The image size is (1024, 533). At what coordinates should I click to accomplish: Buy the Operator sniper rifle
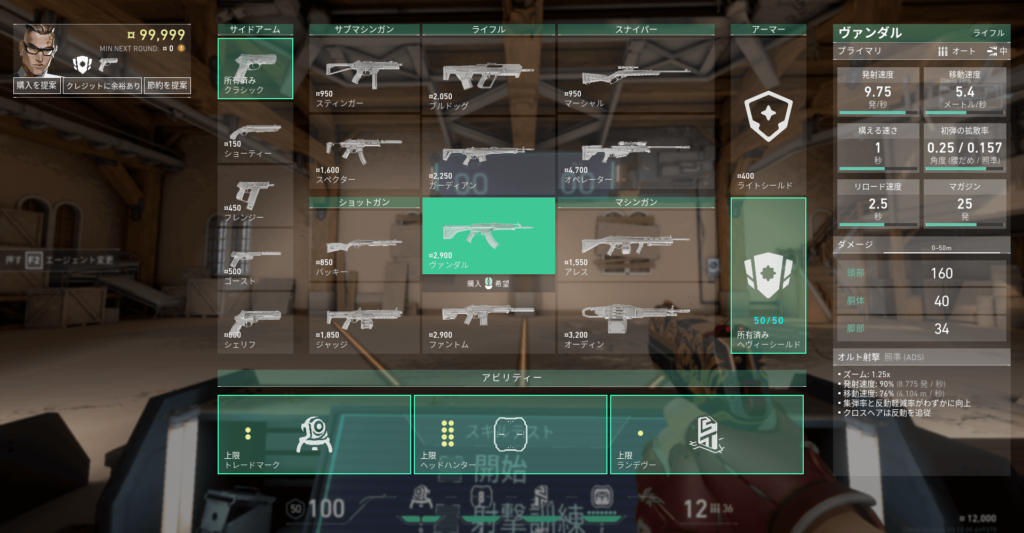[x=635, y=155]
